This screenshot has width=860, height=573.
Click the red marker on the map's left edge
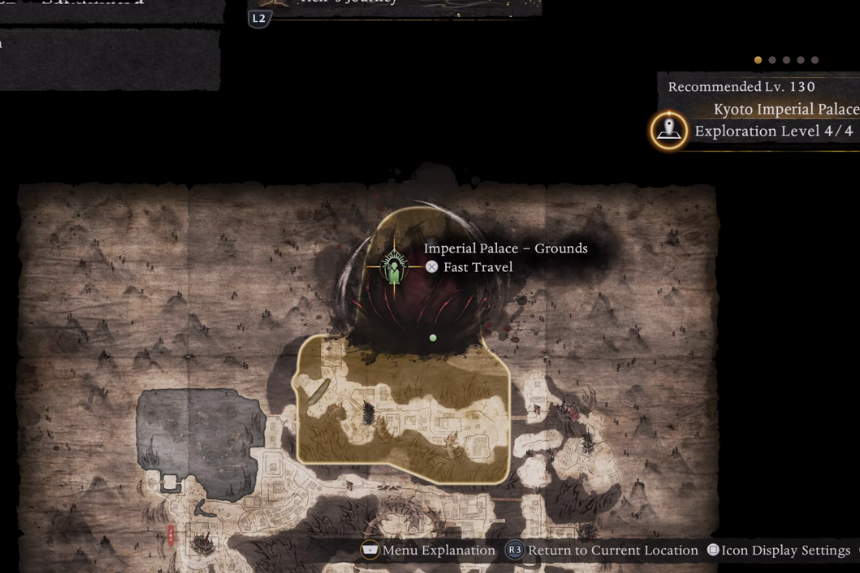(x=171, y=536)
